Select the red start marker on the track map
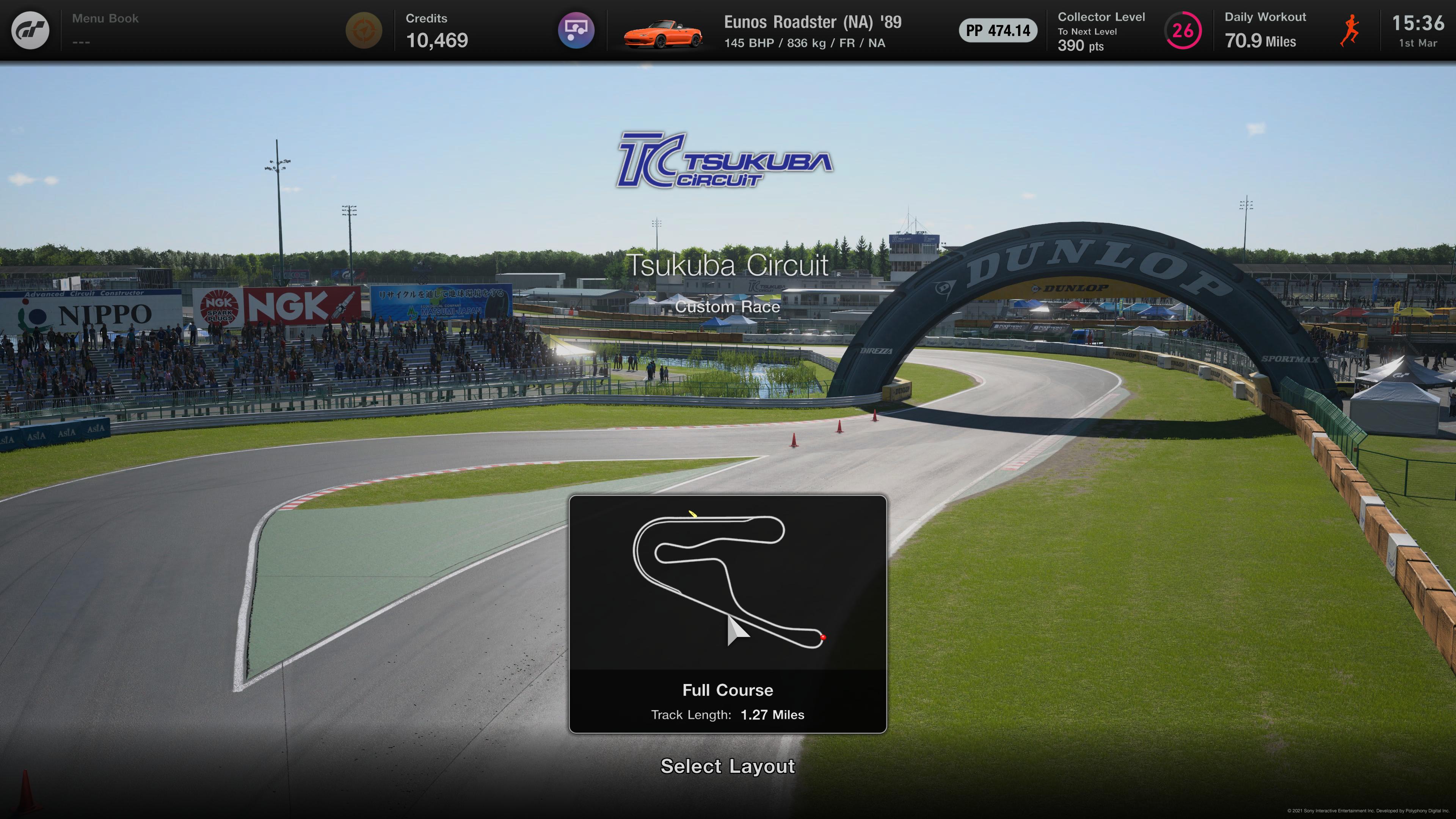This screenshot has width=1456, height=819. tap(824, 637)
